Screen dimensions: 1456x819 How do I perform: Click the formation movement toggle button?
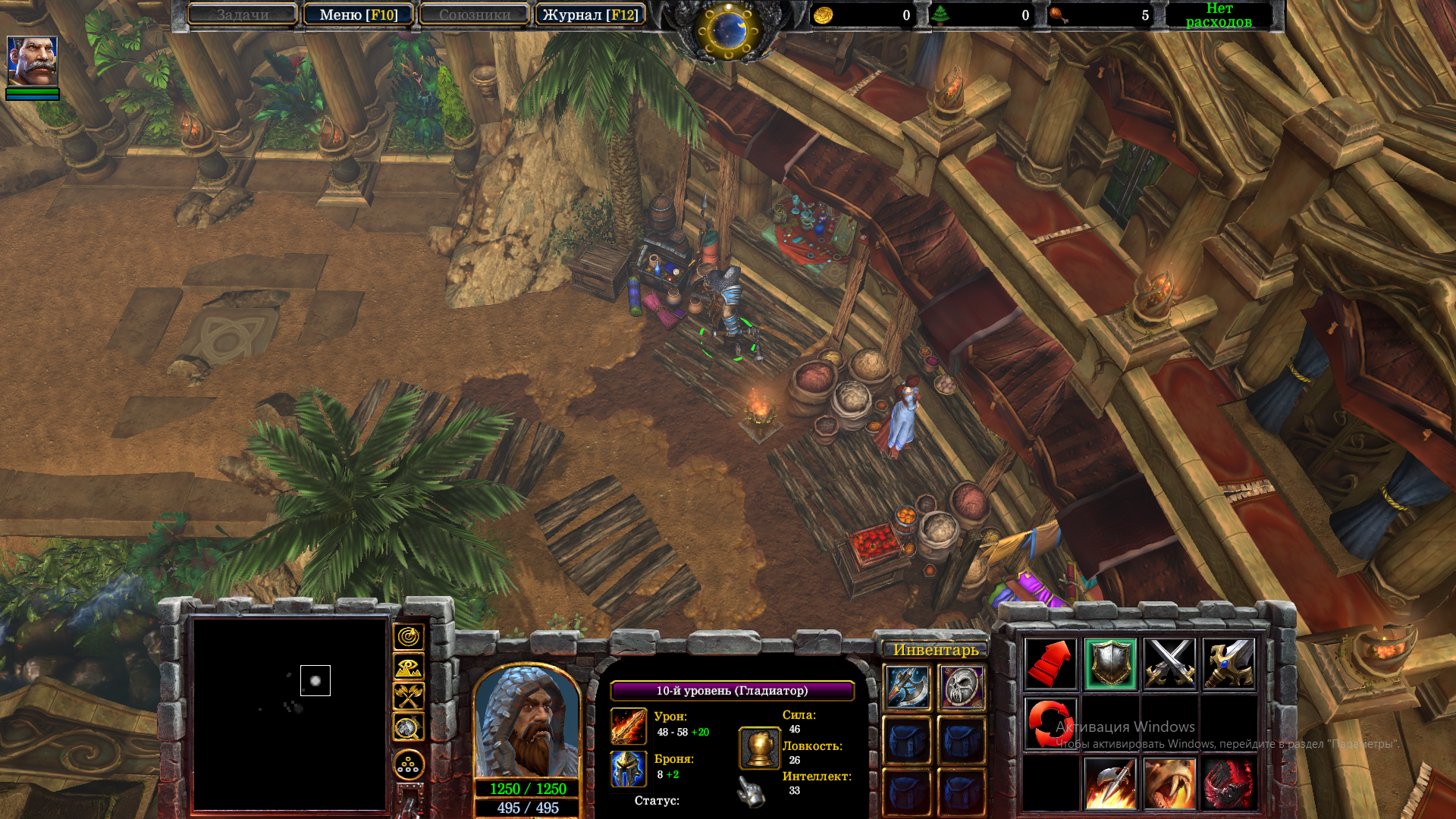pyautogui.click(x=408, y=765)
